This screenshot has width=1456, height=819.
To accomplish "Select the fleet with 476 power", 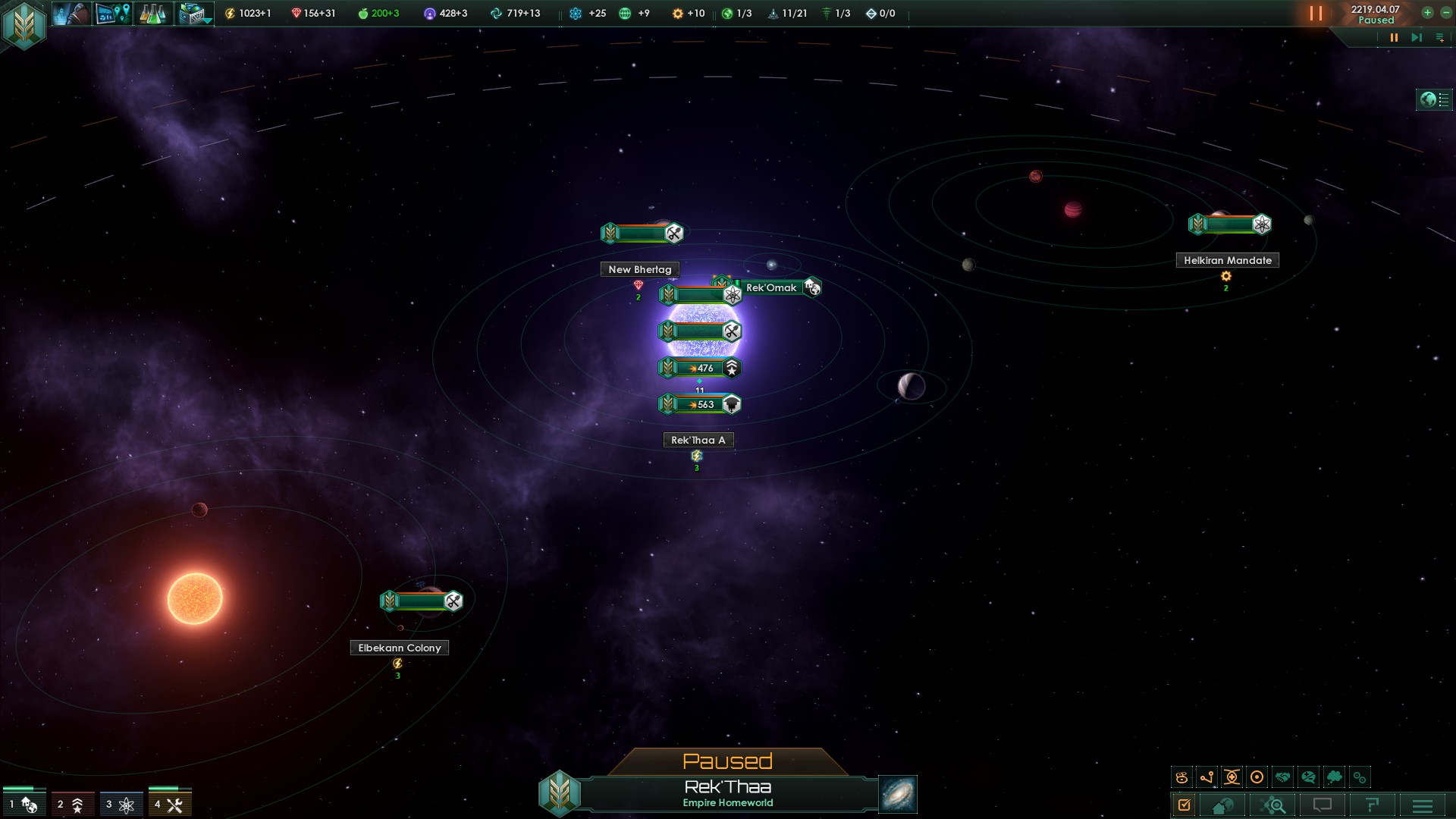I will coord(699,368).
